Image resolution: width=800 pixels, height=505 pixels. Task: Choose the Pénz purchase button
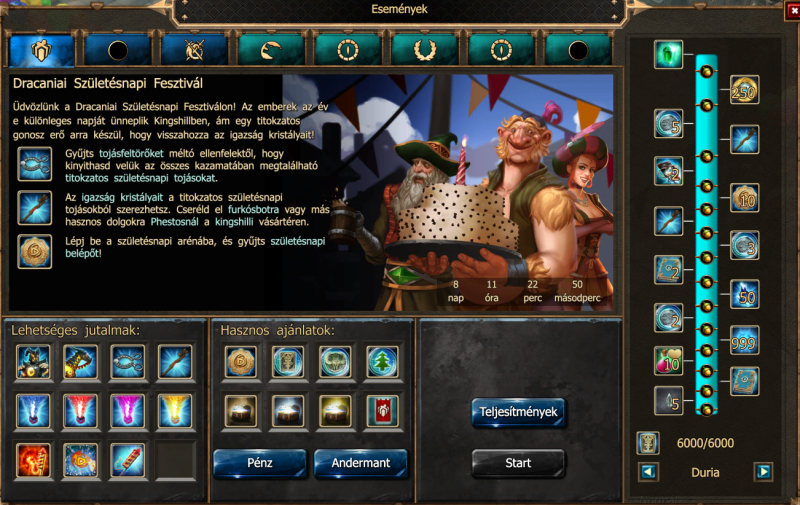260,463
